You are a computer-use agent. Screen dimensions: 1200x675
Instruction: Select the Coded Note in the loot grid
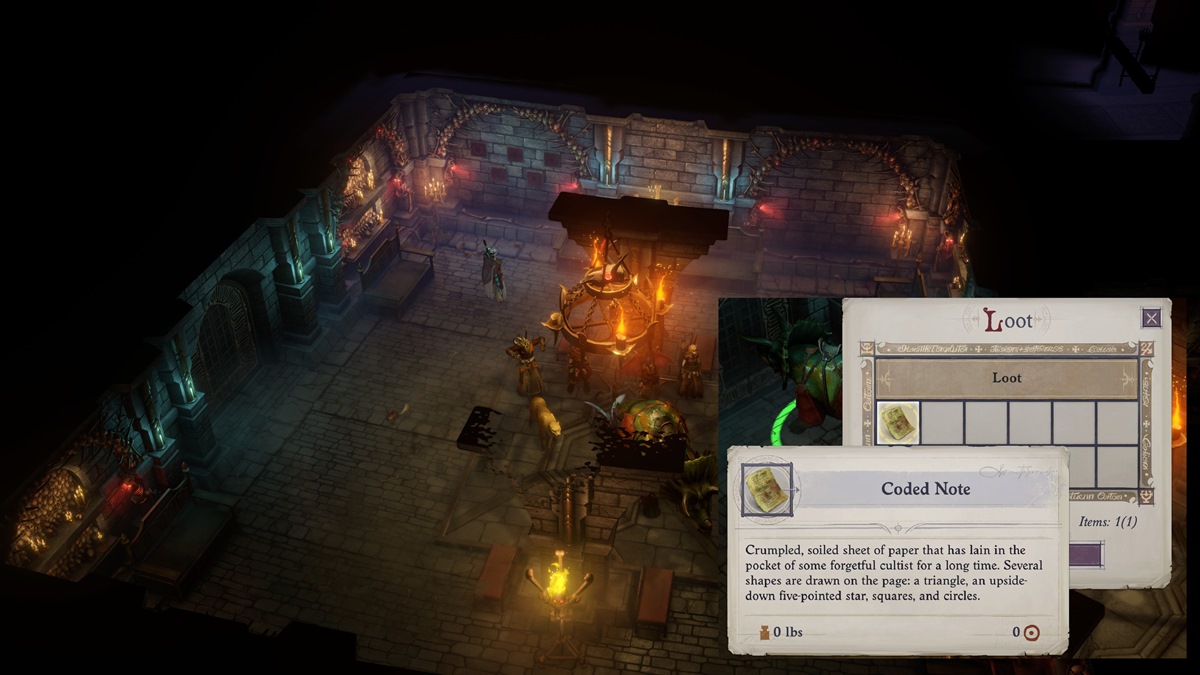897,423
